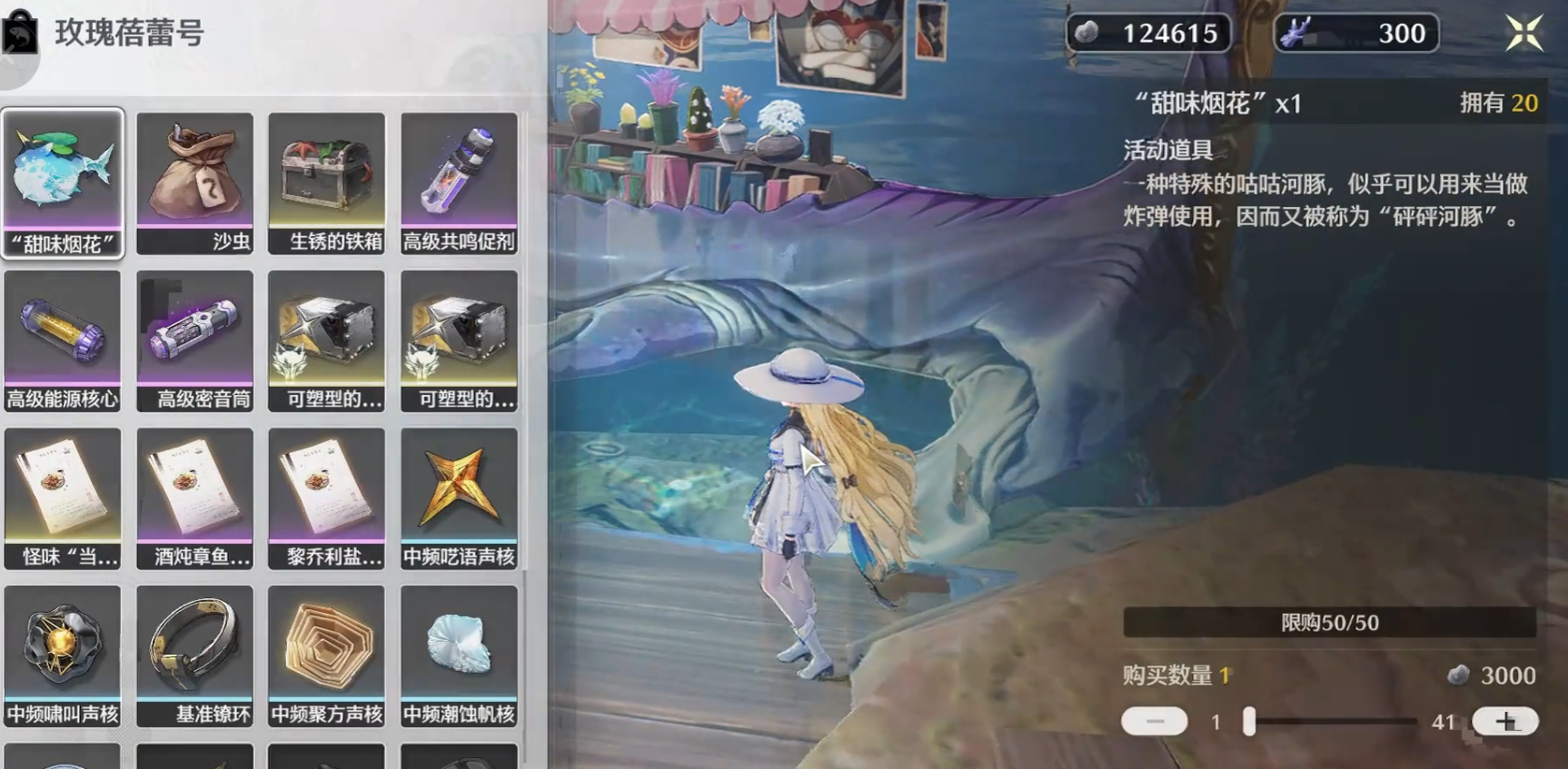Select the 中频潮蚀帆核 item

click(459, 654)
